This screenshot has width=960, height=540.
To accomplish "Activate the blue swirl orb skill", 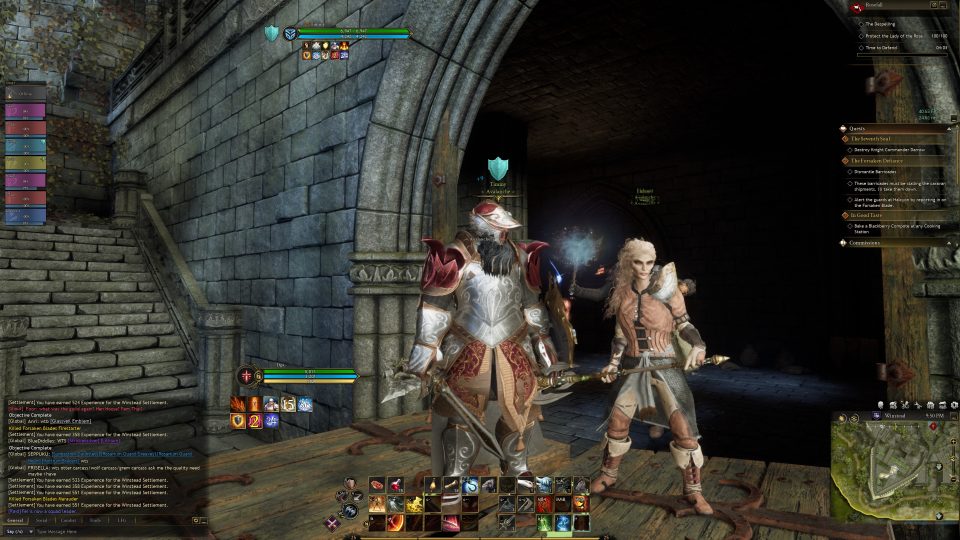I will 469,485.
